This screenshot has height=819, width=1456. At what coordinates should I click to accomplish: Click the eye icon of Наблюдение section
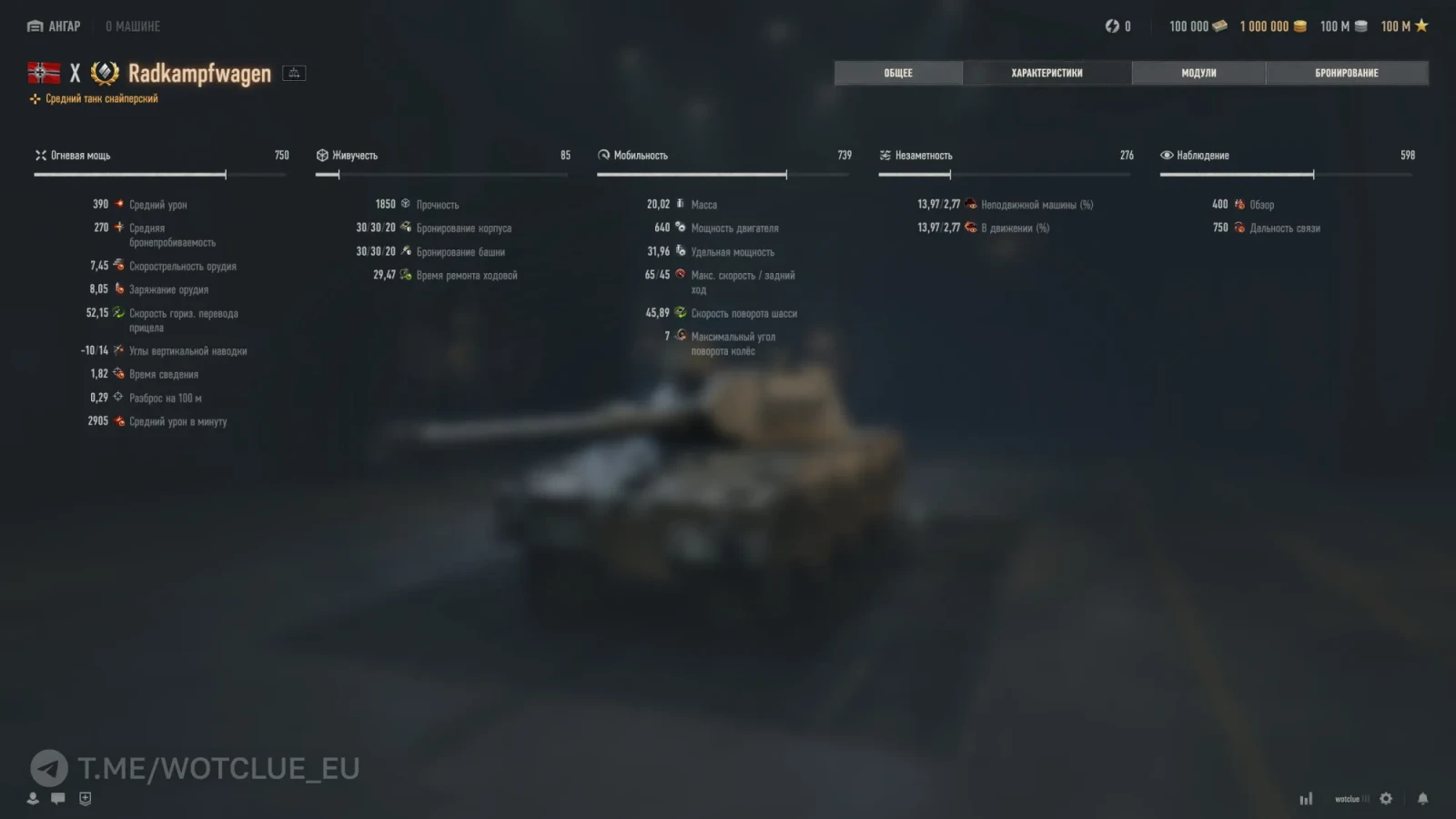pos(1166,155)
